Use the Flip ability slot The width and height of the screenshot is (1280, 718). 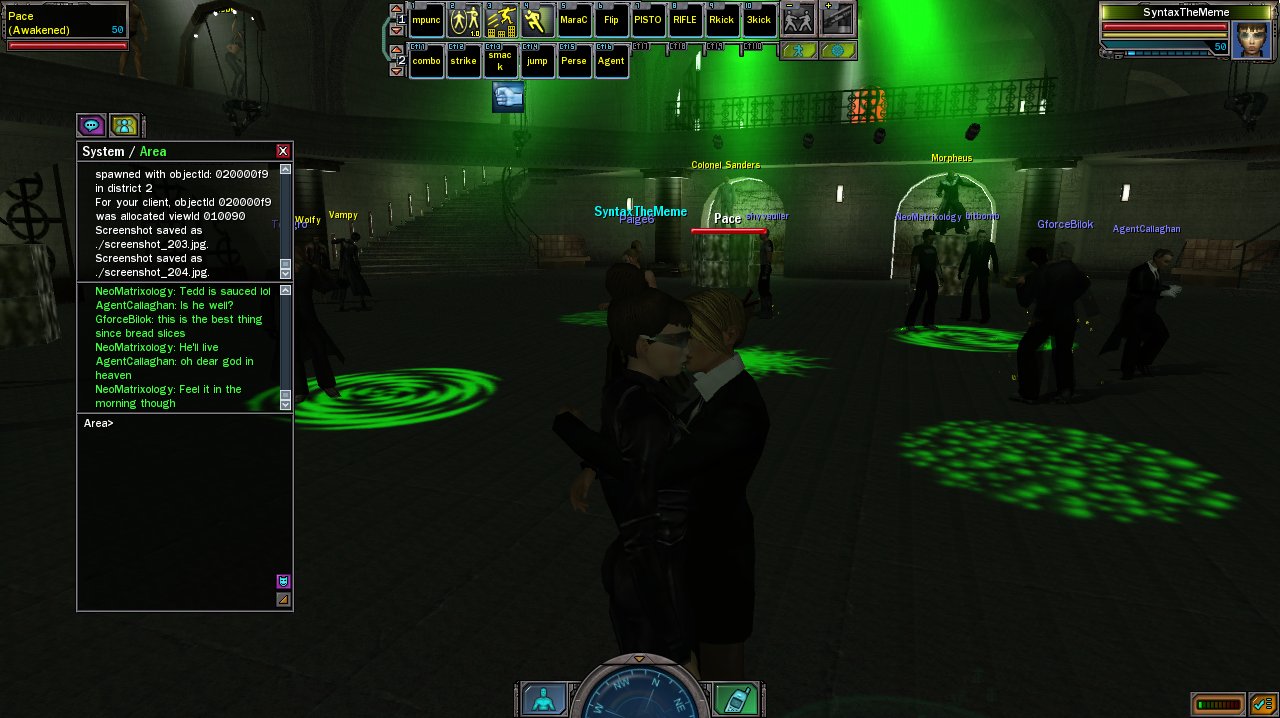[611, 20]
